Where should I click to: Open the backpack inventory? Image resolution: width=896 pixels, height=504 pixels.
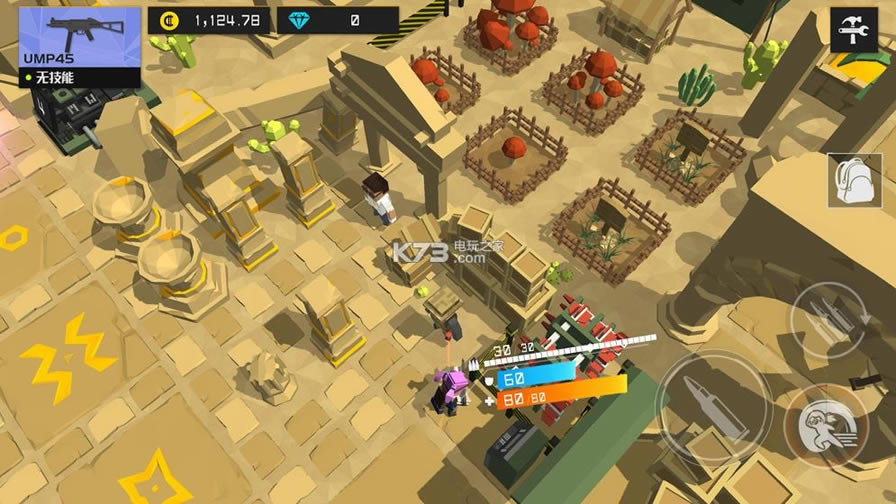click(x=853, y=181)
